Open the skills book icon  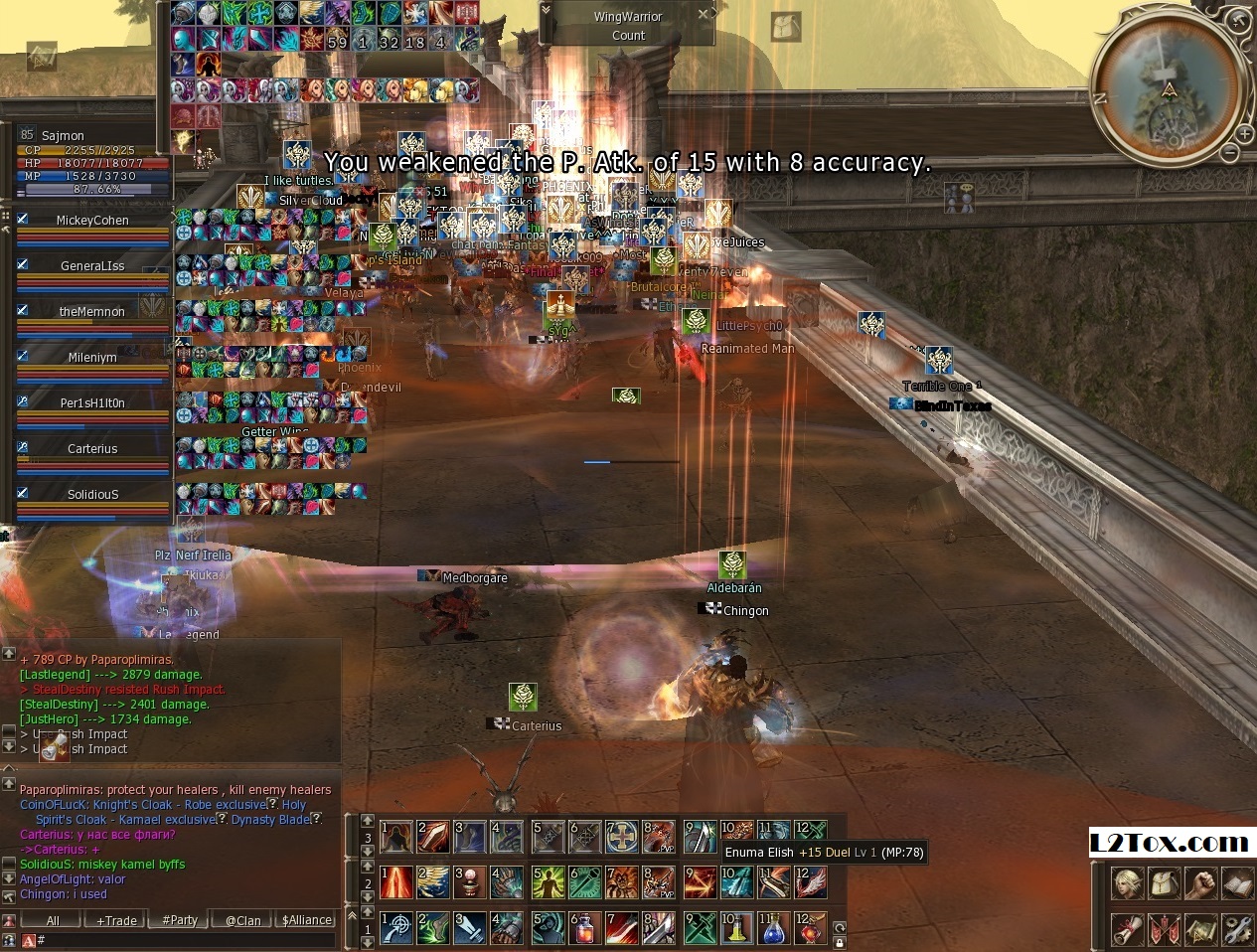tap(1238, 883)
